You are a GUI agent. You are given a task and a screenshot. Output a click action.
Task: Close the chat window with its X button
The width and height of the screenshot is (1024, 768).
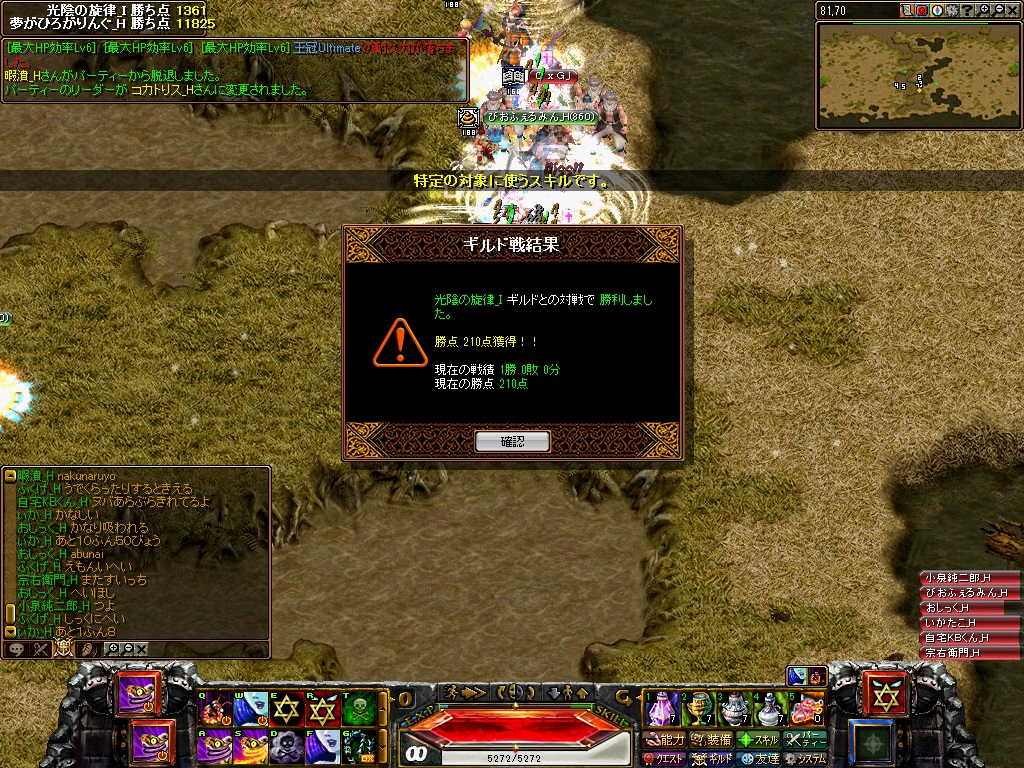click(142, 649)
